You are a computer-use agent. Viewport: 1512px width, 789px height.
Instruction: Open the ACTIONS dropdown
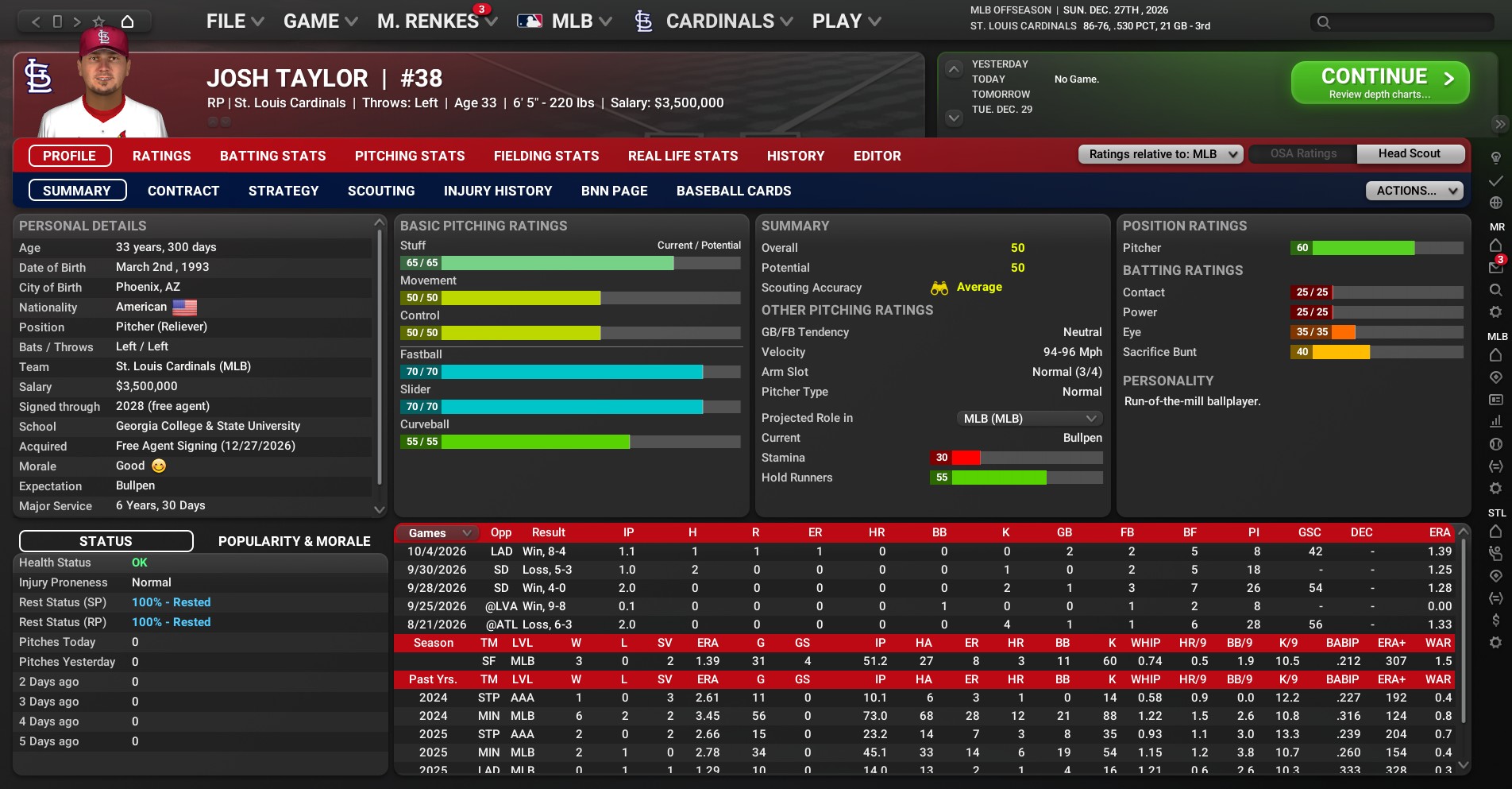pyautogui.click(x=1414, y=191)
